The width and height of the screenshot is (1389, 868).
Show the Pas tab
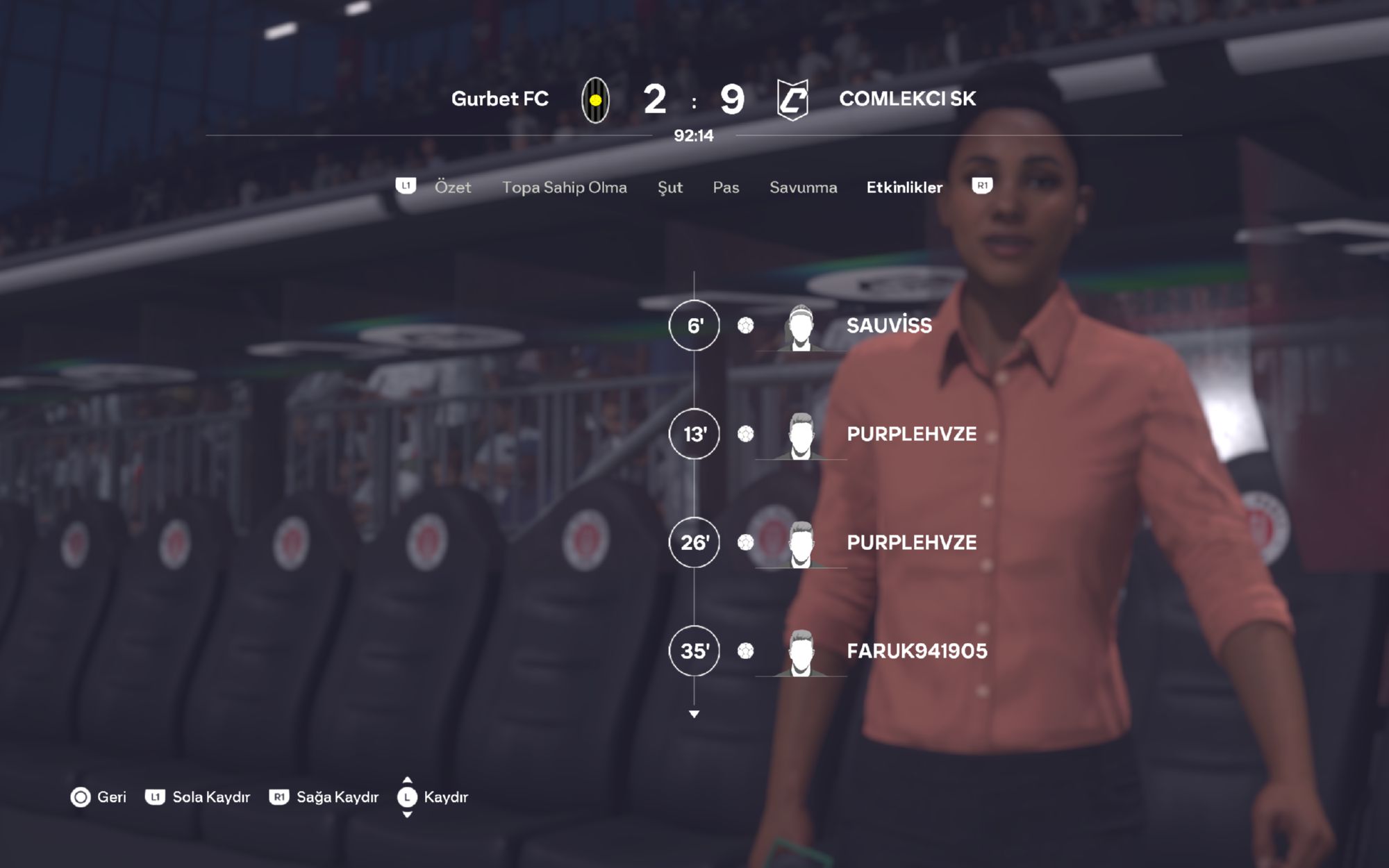[726, 187]
